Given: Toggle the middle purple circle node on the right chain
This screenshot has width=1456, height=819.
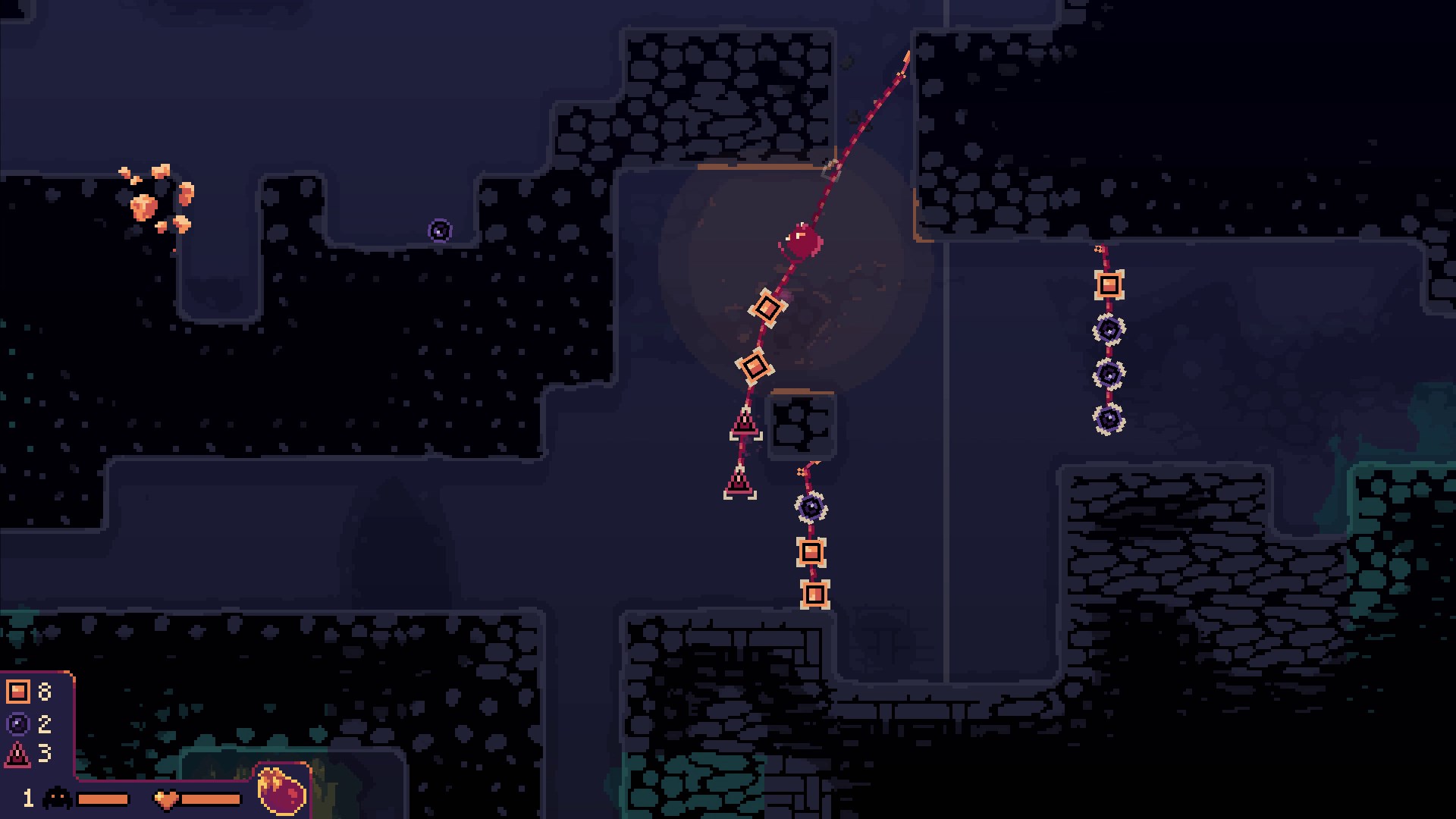Looking at the screenshot, I should [1110, 372].
